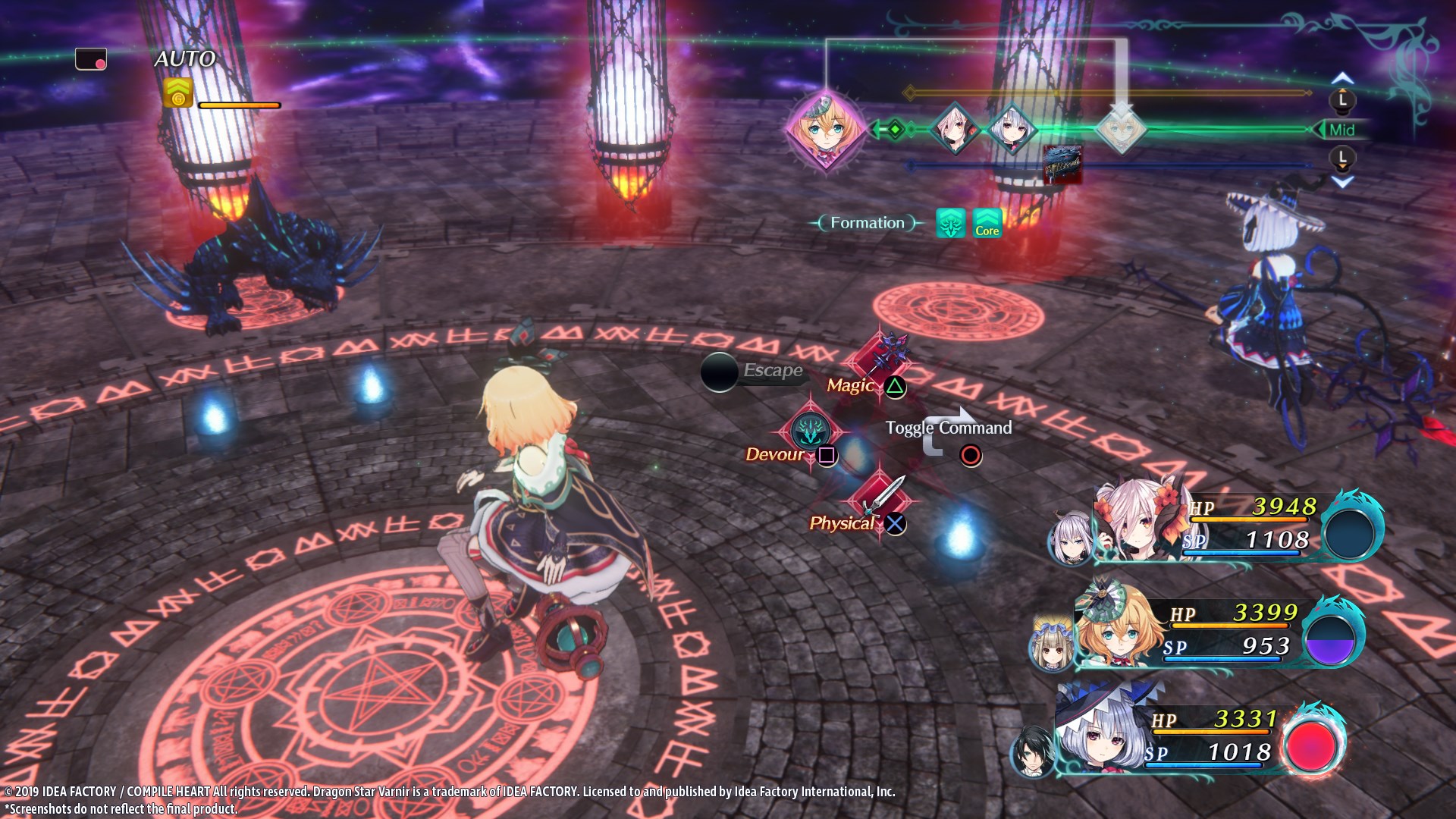Click the gold G rank badge
The height and width of the screenshot is (819, 1456).
[x=178, y=93]
